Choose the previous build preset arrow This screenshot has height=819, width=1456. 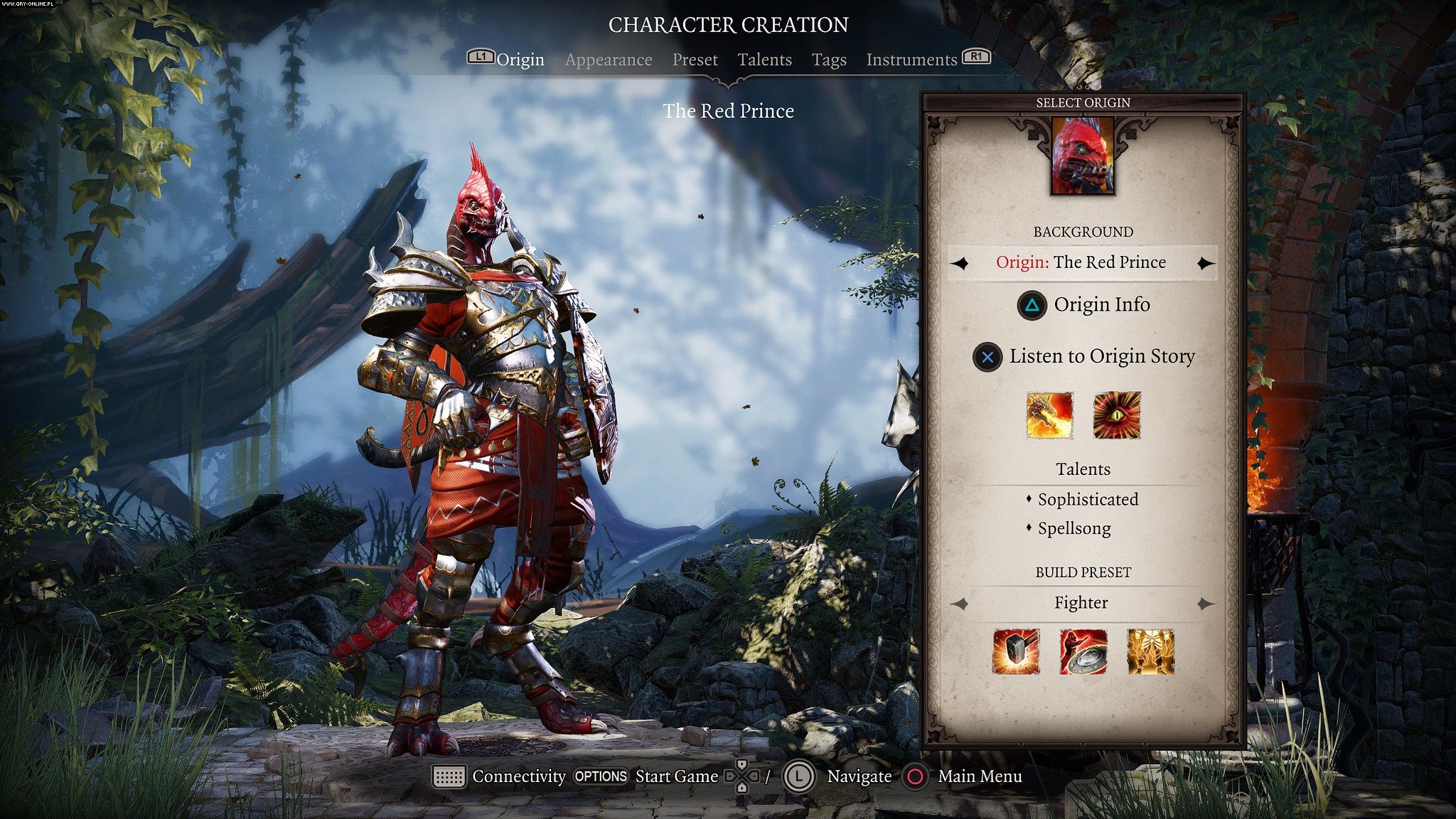[960, 604]
